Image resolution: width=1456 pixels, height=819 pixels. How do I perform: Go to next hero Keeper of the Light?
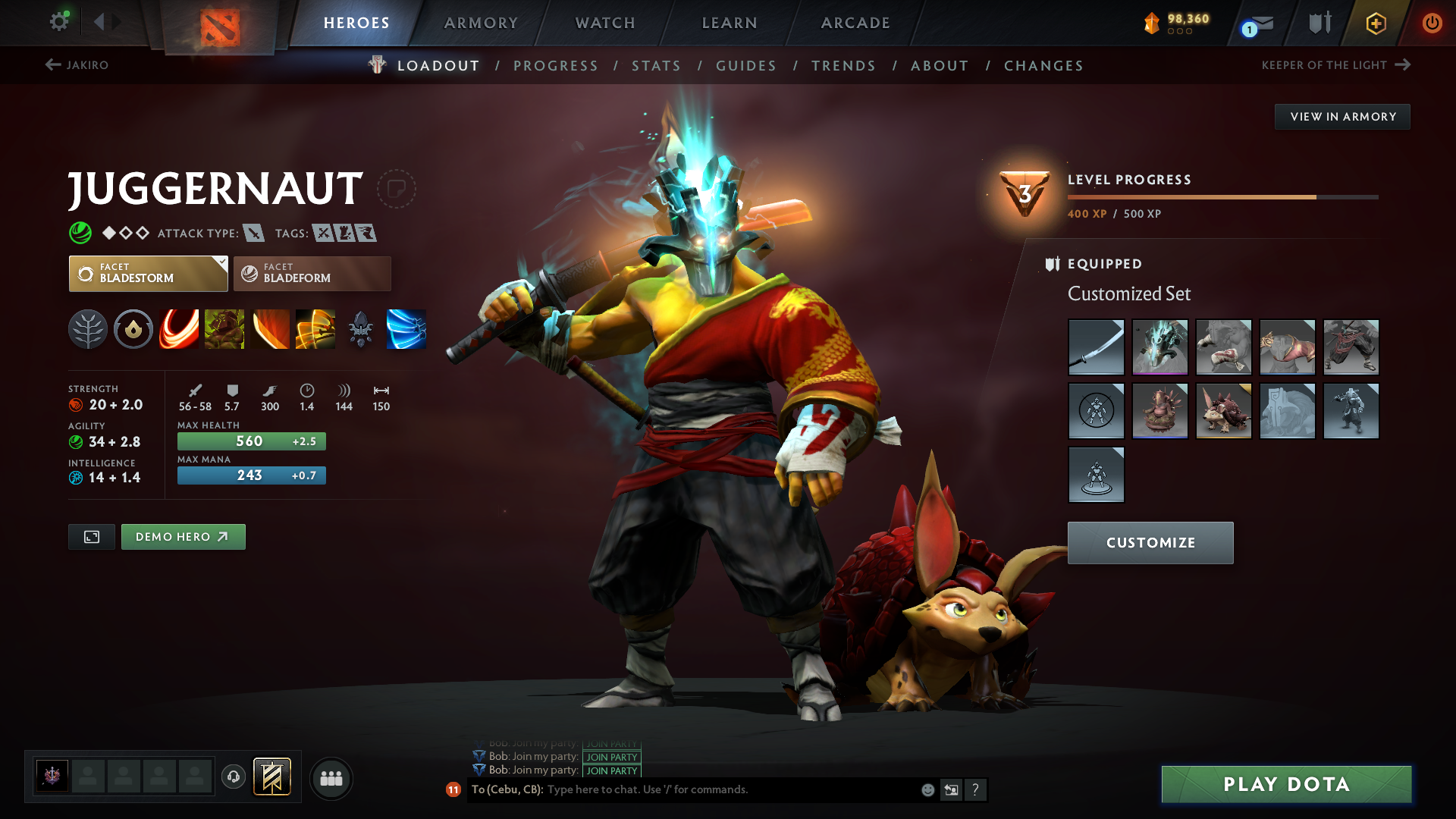tap(1335, 65)
